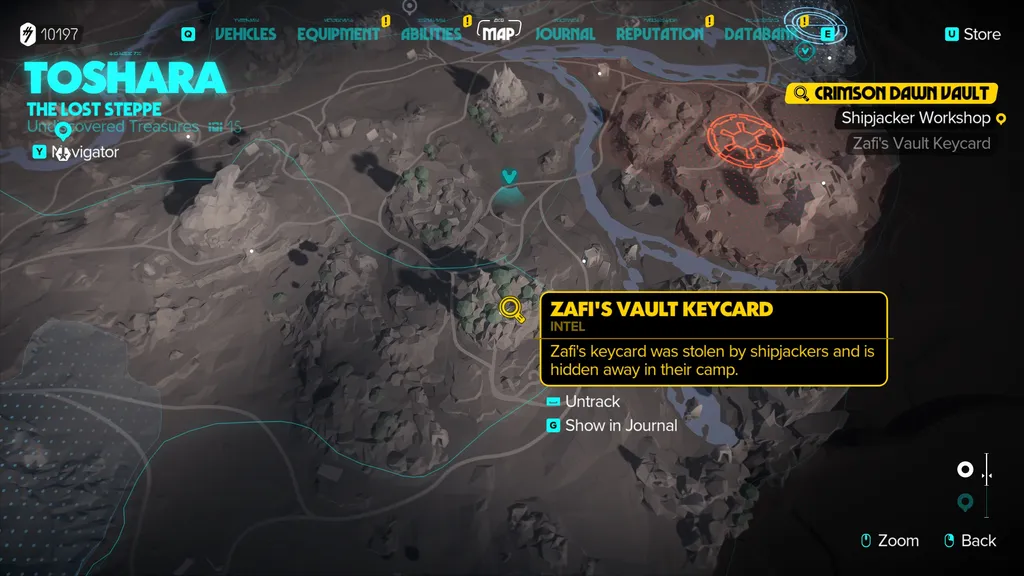Untrack Zafi's Vault Keycard
Viewport: 1024px width, 576px height.
(x=592, y=401)
